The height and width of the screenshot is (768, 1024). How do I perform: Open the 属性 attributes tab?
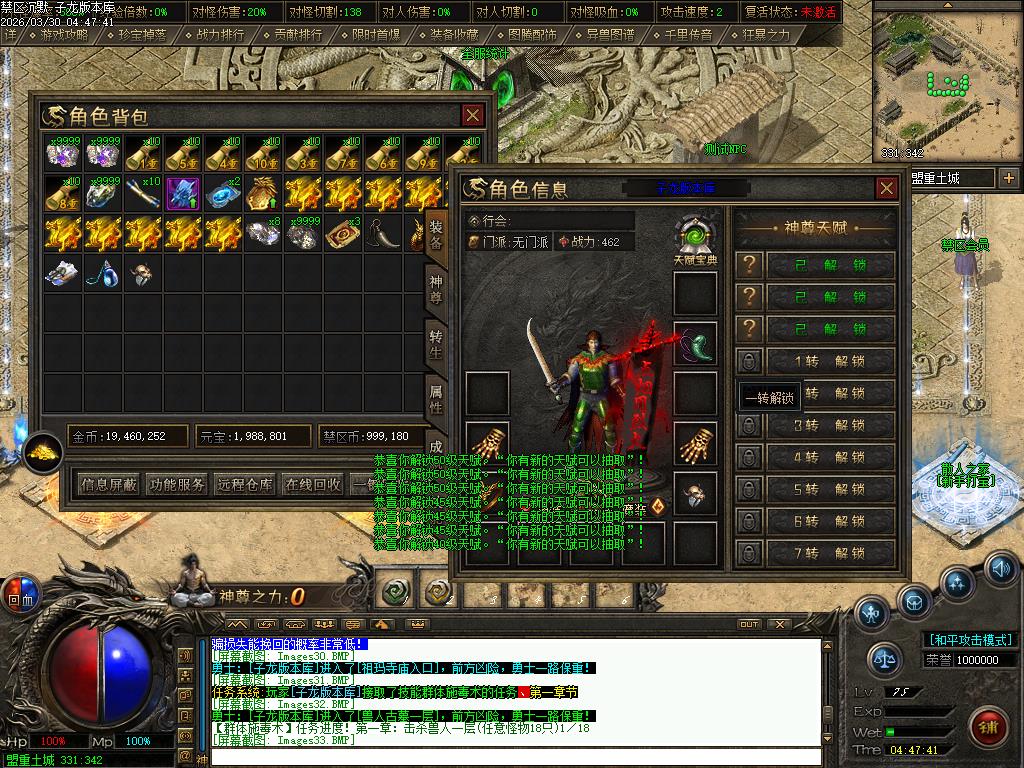[x=436, y=397]
